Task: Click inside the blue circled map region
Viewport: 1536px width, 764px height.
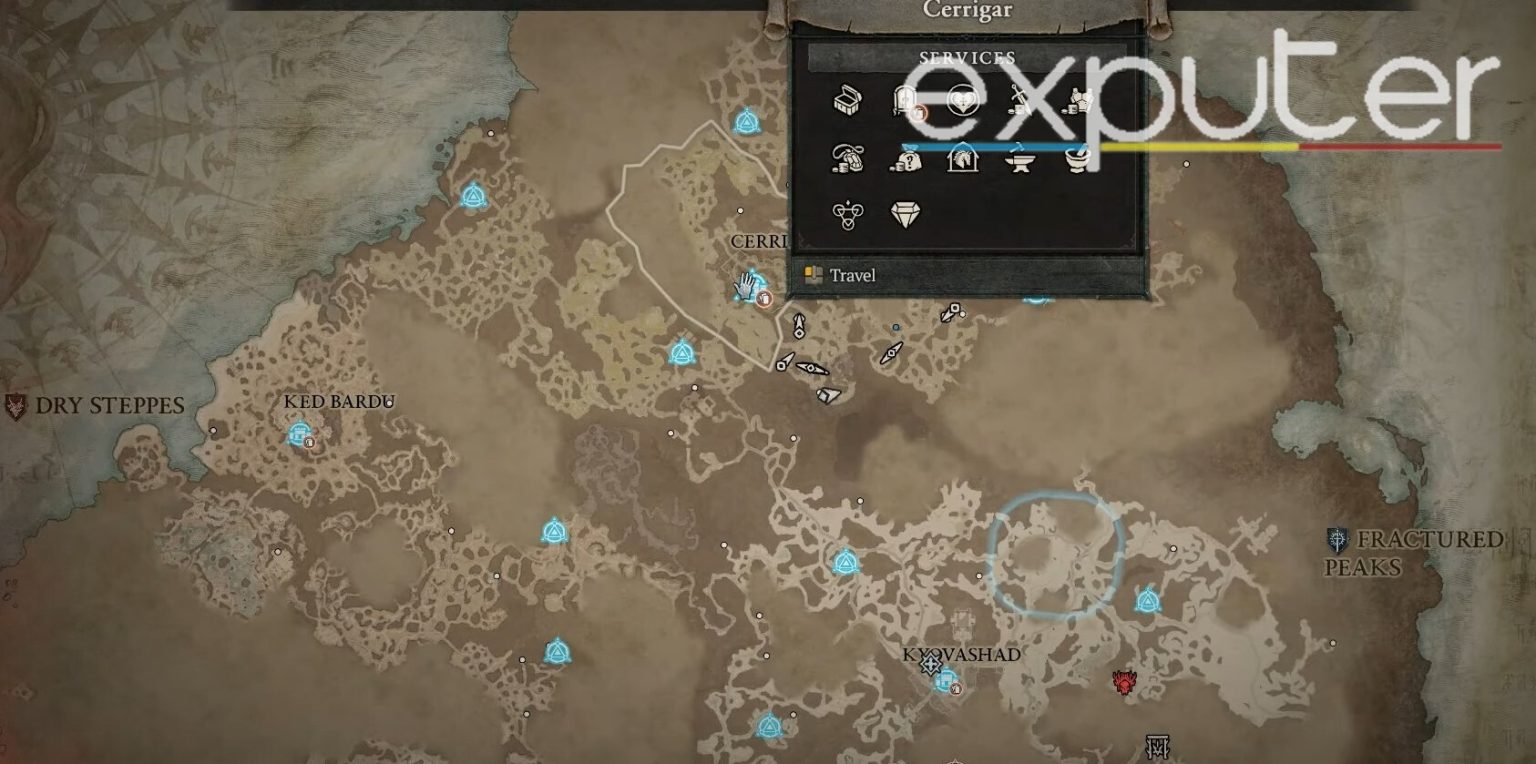Action: point(1055,555)
